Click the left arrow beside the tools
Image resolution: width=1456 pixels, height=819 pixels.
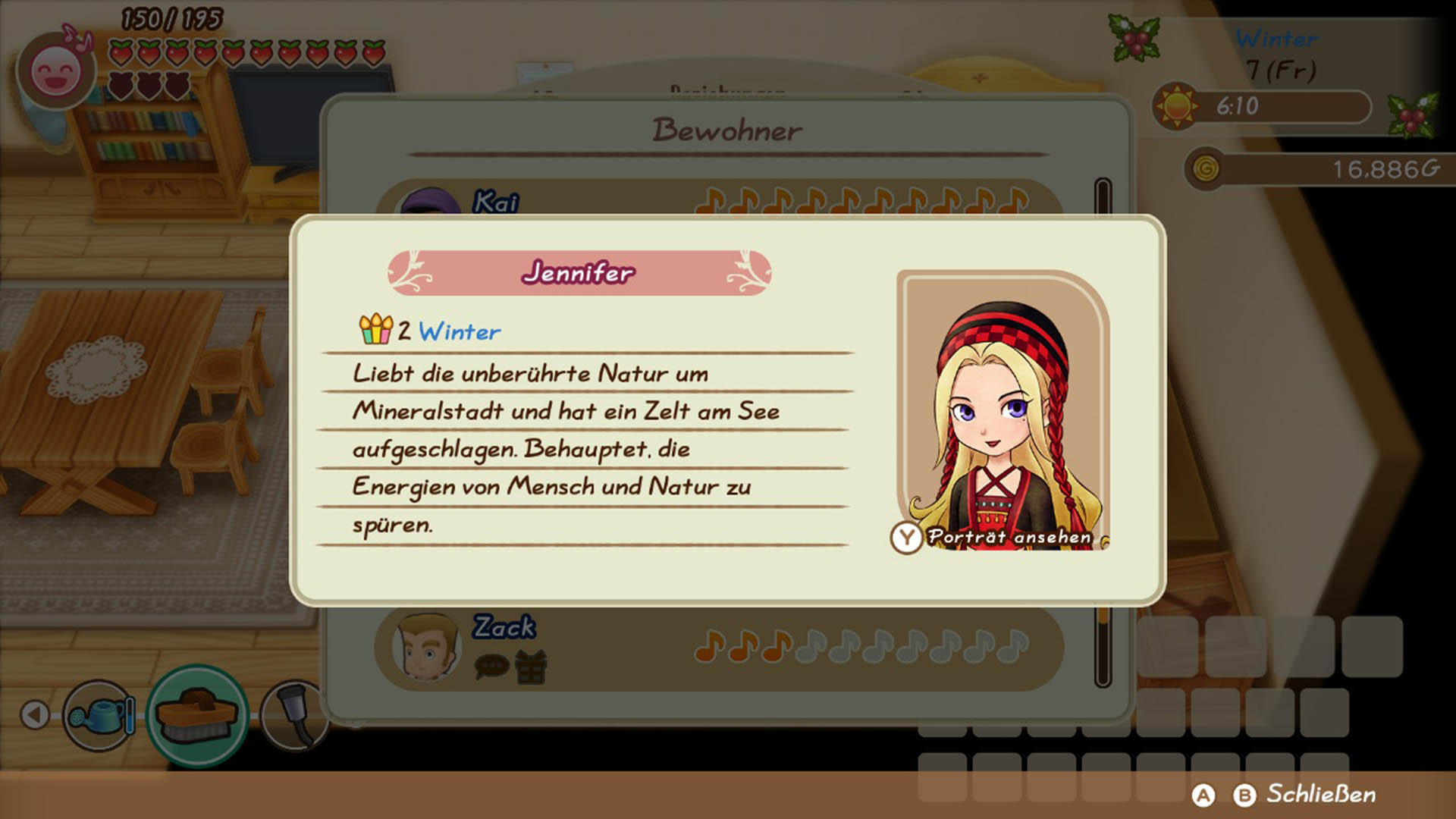pos(35,714)
